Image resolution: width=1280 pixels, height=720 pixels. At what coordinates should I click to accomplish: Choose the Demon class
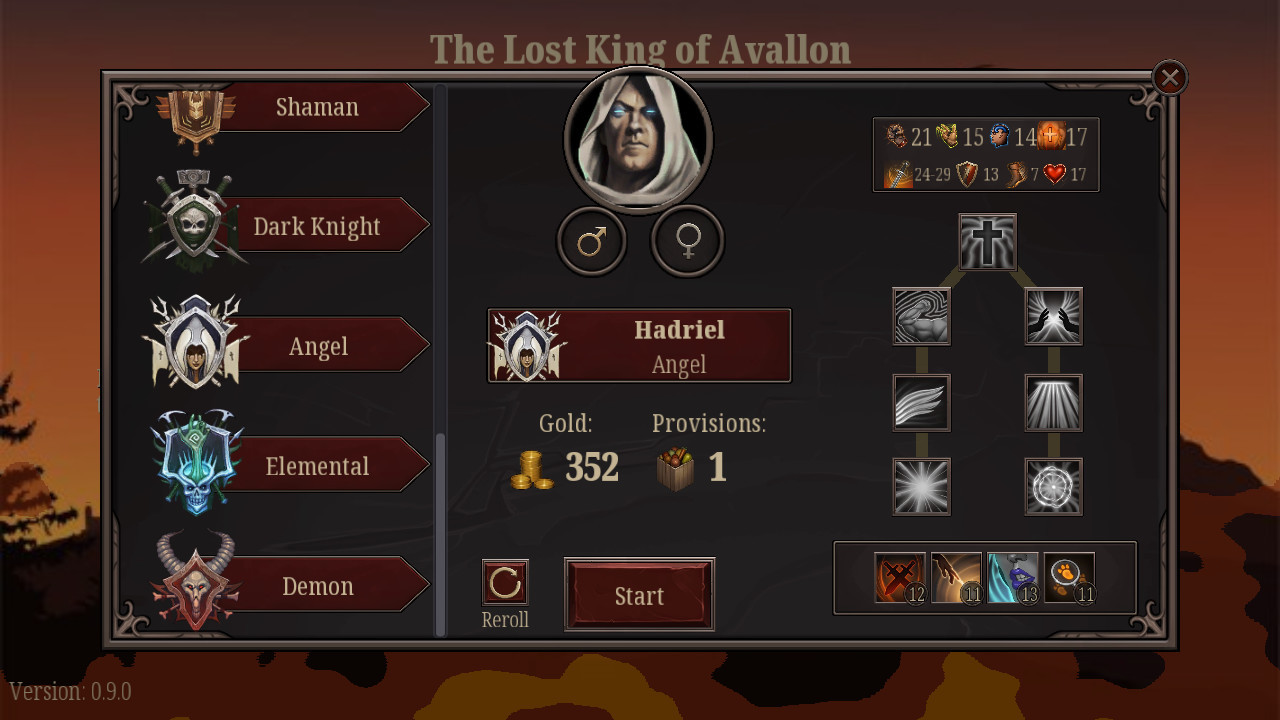point(317,586)
